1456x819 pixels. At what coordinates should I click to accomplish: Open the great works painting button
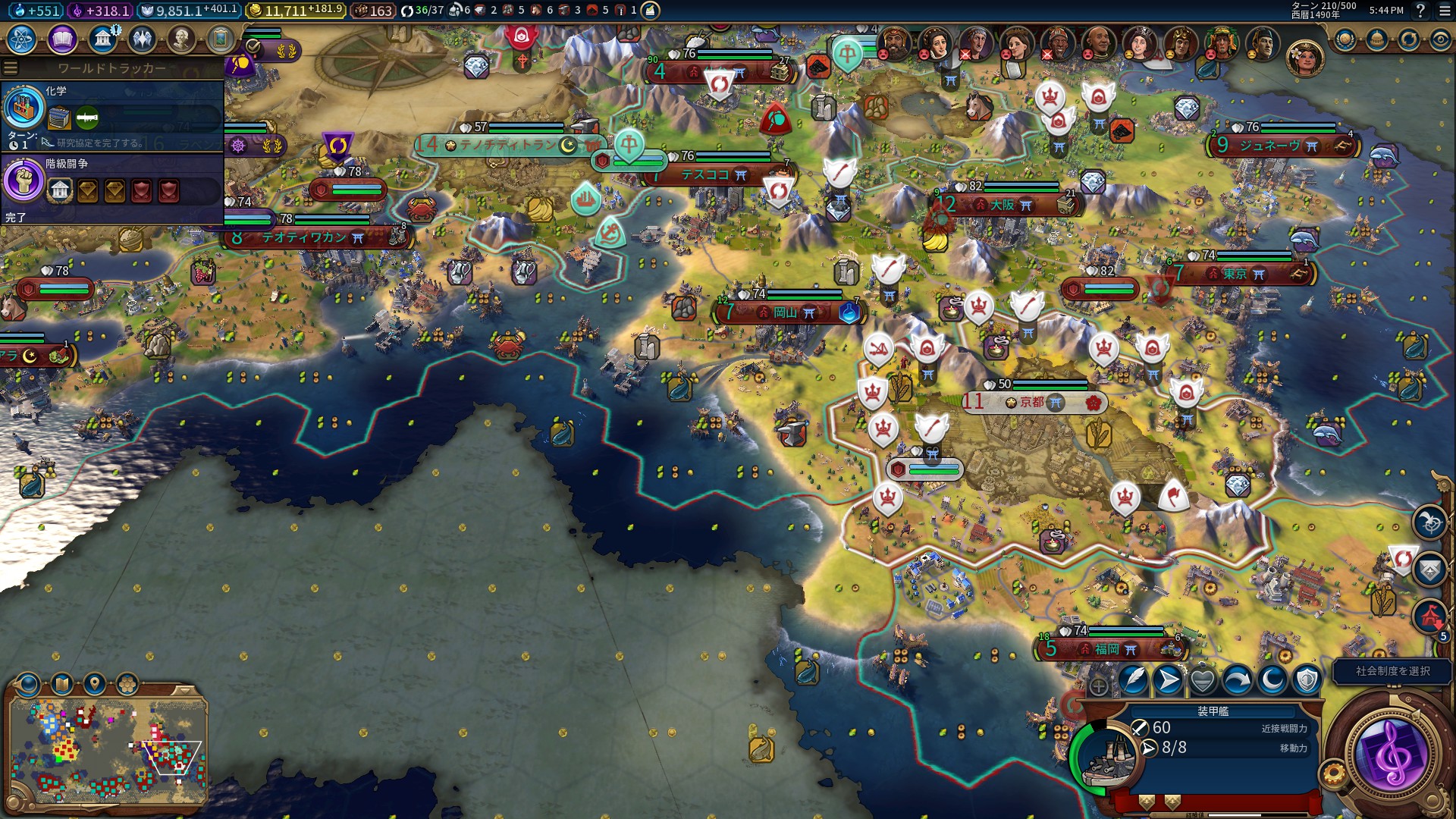tap(221, 39)
